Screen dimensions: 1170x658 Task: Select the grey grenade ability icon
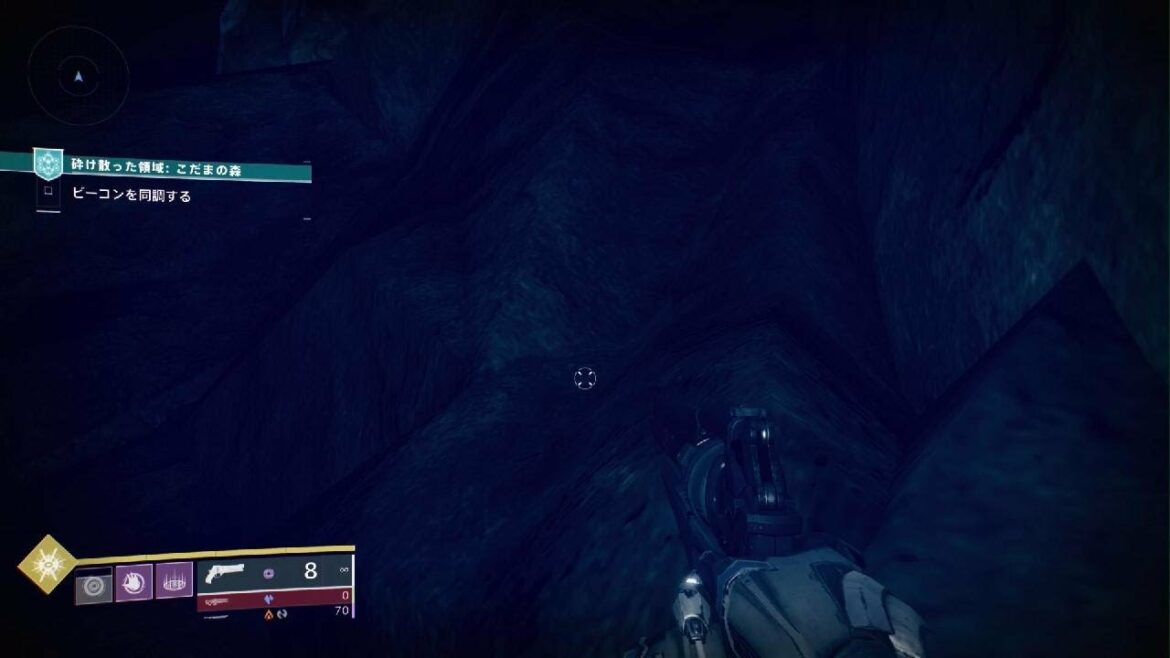(95, 583)
